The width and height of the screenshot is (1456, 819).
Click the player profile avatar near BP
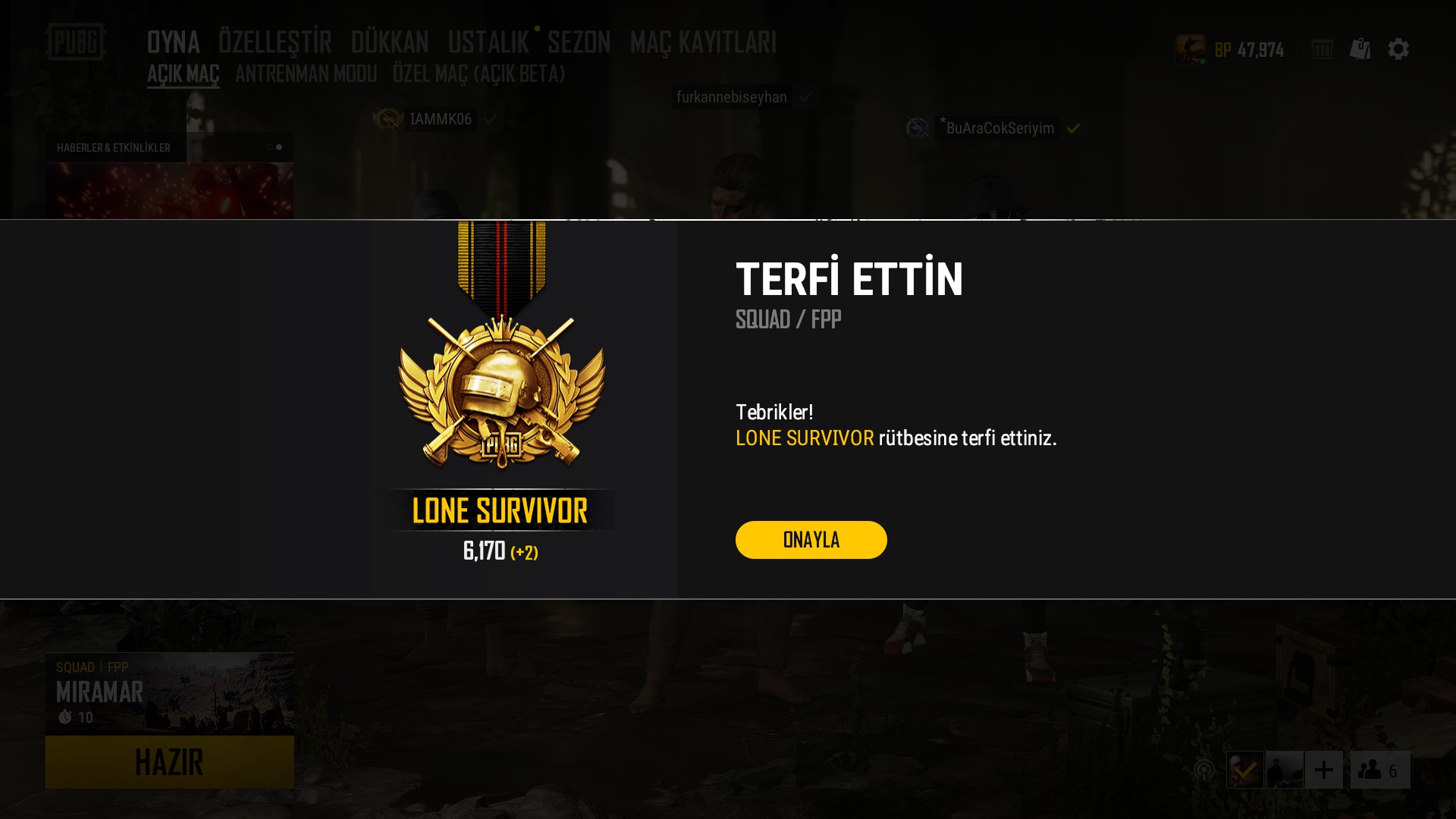coord(1190,49)
